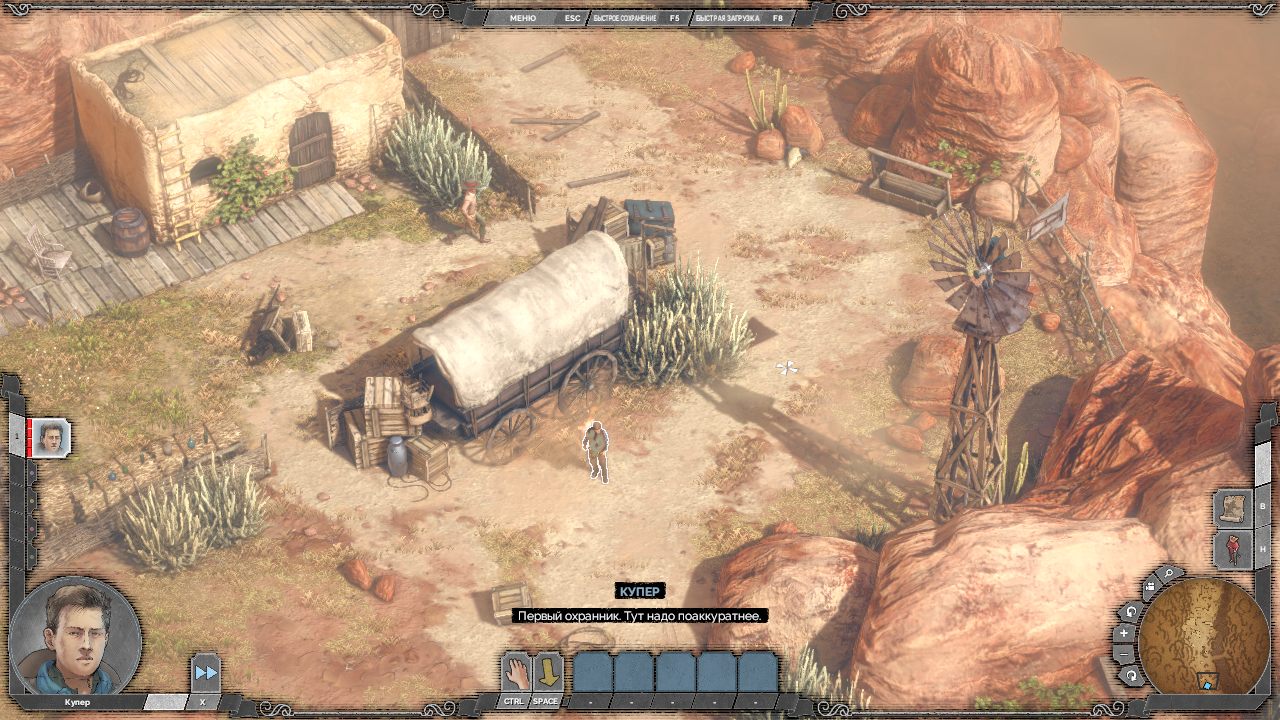Open the parchment scroll objectives icon

(x=1232, y=507)
